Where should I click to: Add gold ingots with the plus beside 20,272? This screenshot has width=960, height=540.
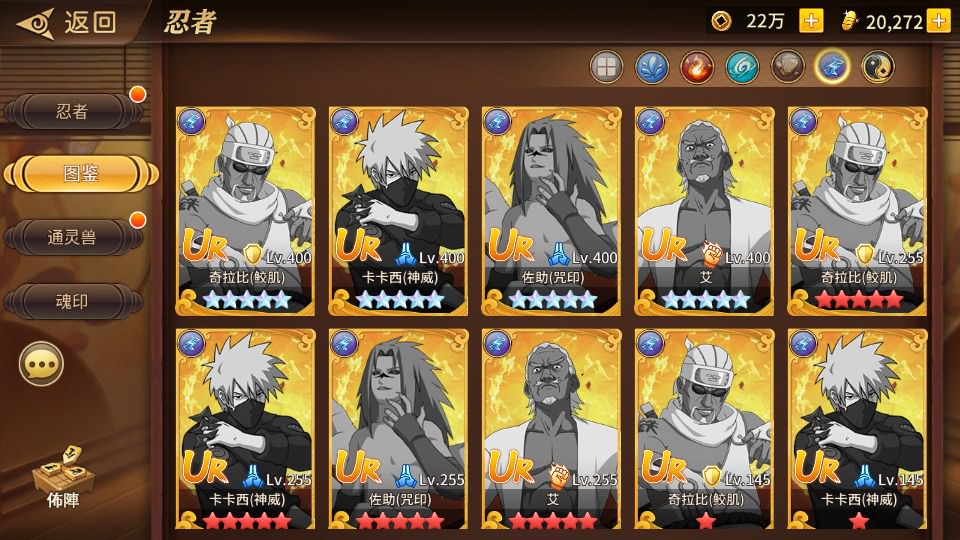click(x=938, y=21)
